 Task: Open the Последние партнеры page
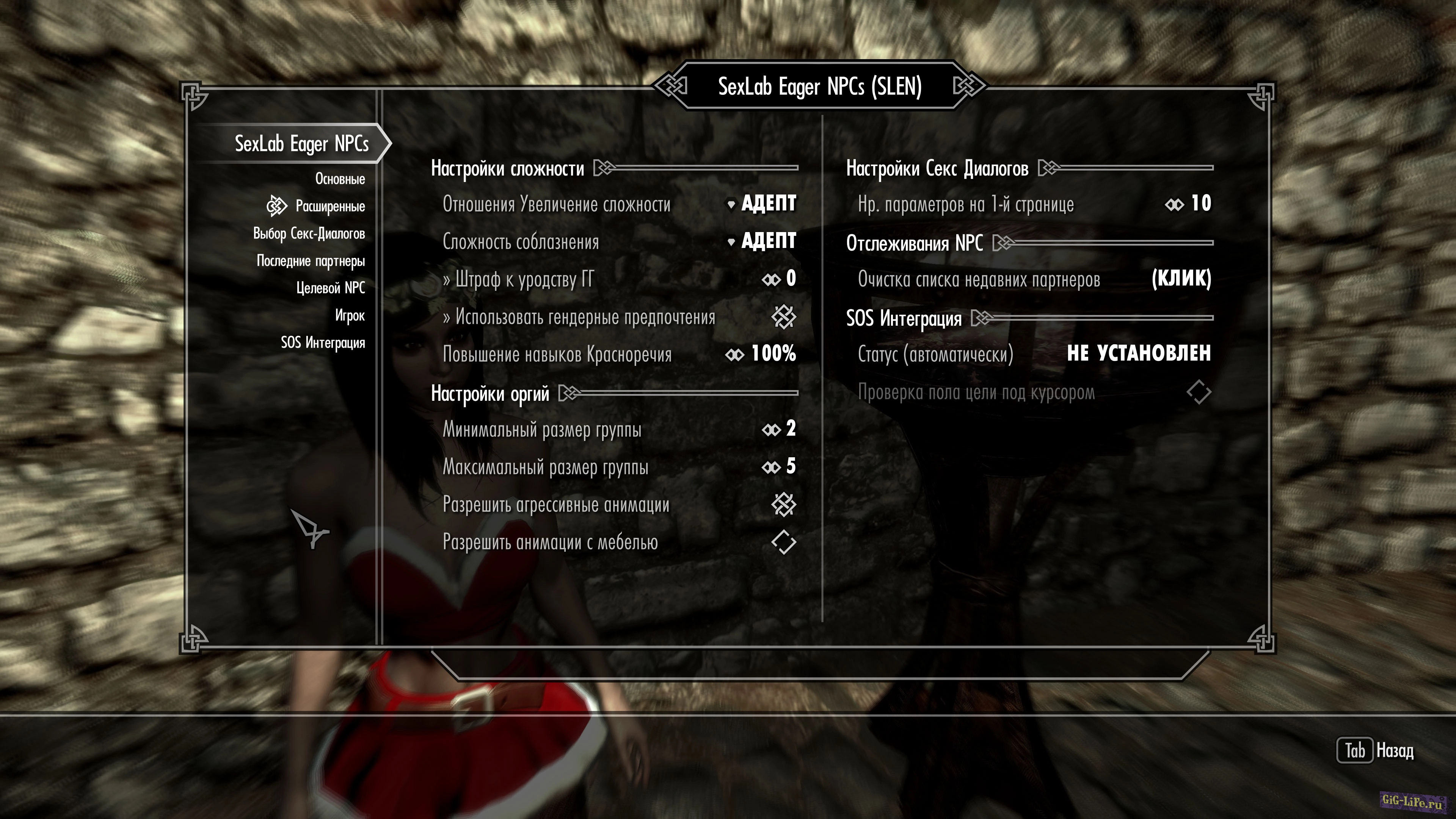click(x=310, y=260)
